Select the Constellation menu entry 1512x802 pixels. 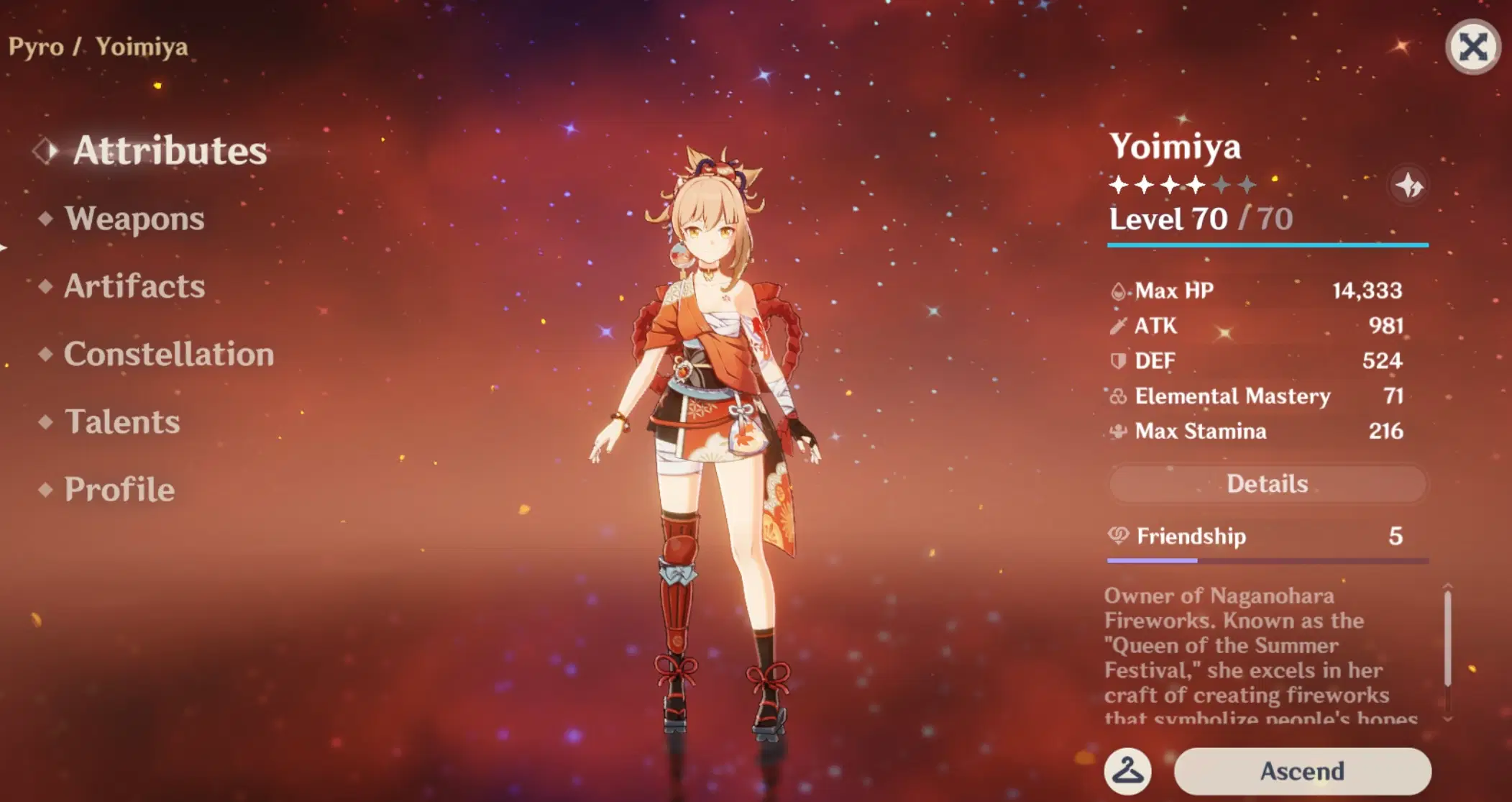tap(168, 355)
